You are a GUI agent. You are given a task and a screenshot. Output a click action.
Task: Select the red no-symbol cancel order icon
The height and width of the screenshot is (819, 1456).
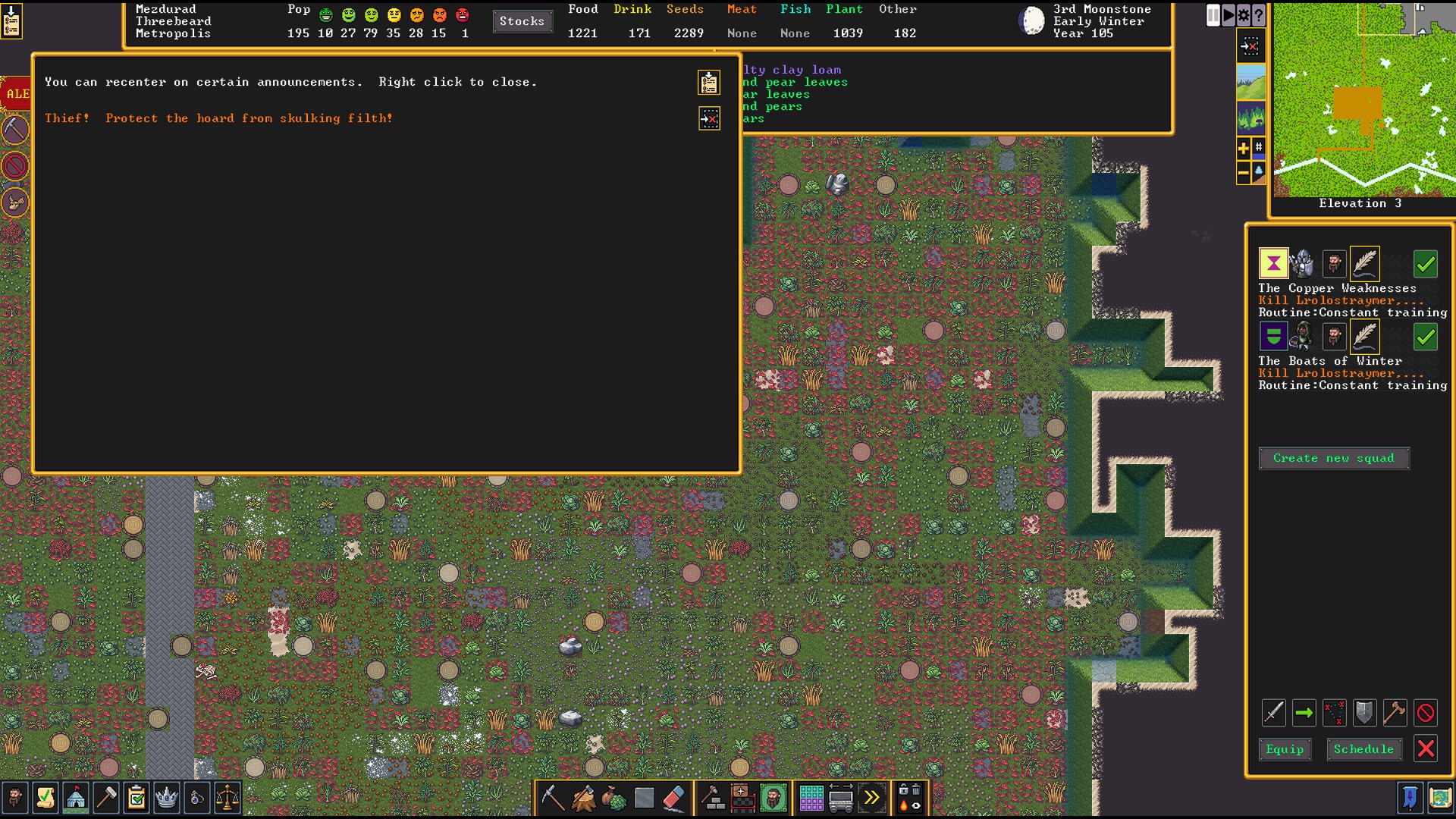pyautogui.click(x=1426, y=713)
